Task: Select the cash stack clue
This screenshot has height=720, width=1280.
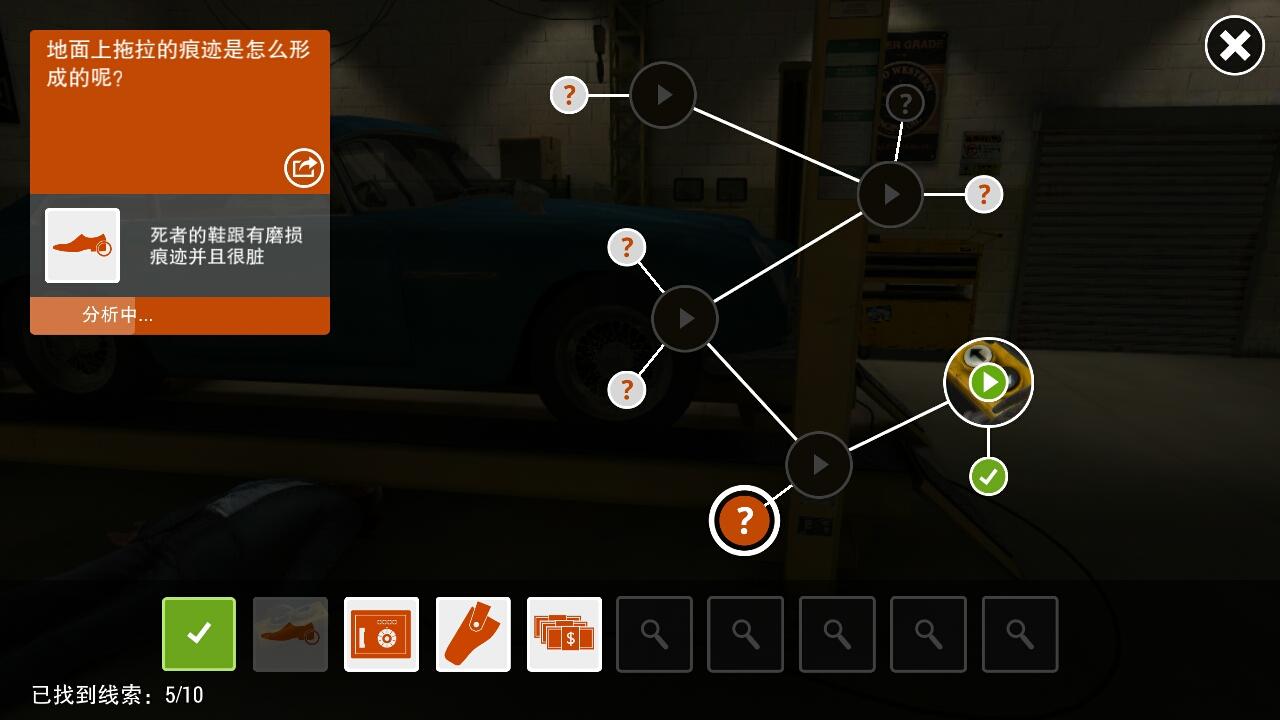Action: 564,634
